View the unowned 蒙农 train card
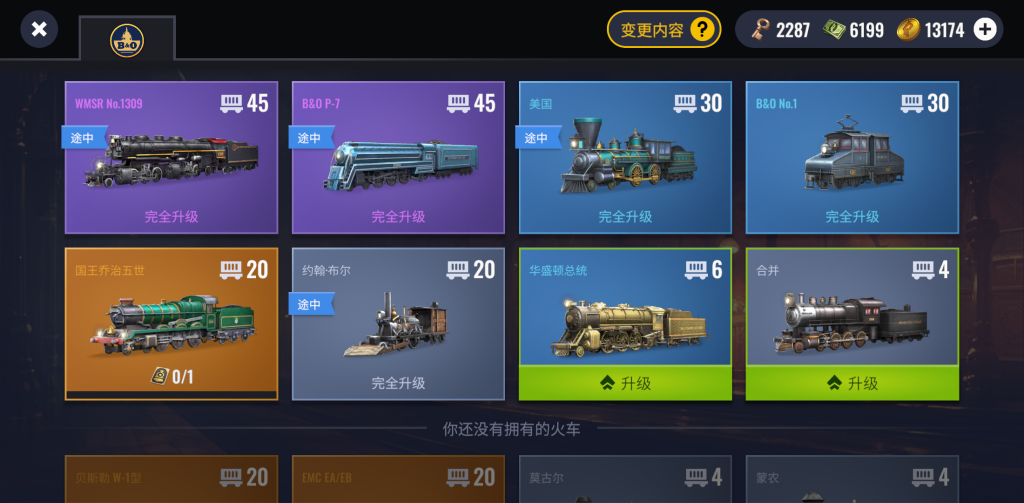This screenshot has width=1024, height=503. (x=852, y=480)
